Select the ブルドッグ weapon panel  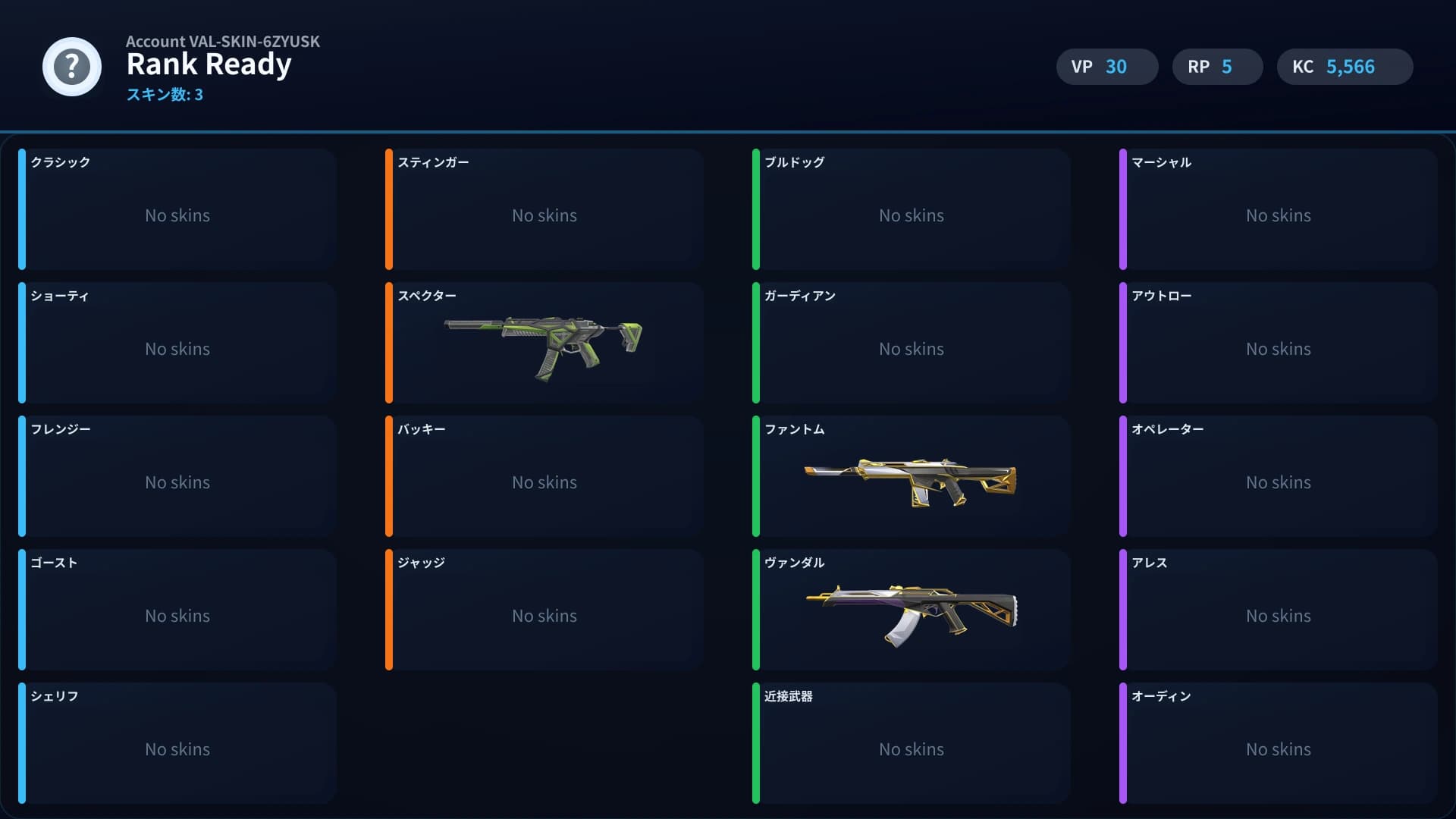point(912,209)
